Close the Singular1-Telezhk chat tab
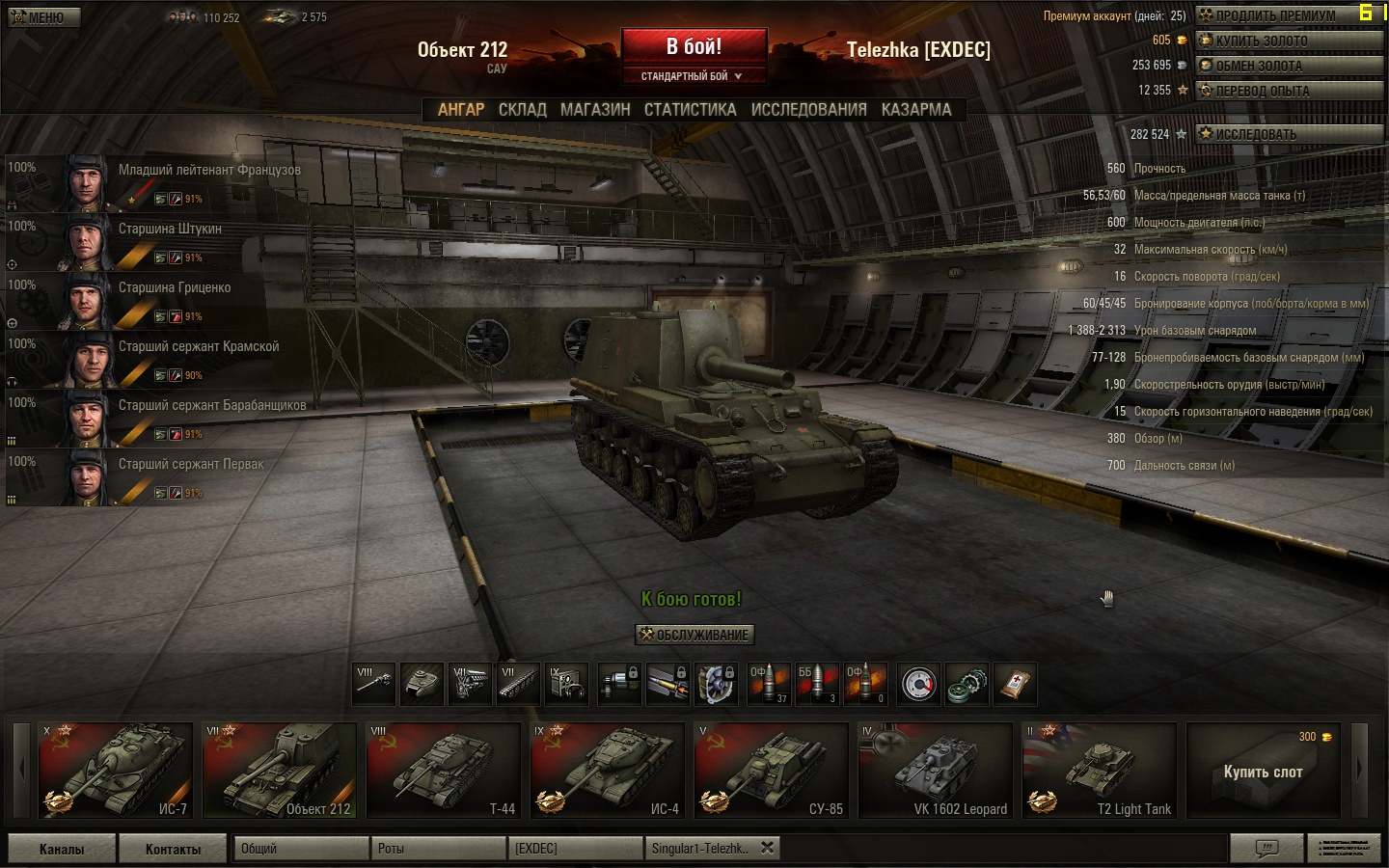The height and width of the screenshot is (868, 1389). [x=767, y=848]
